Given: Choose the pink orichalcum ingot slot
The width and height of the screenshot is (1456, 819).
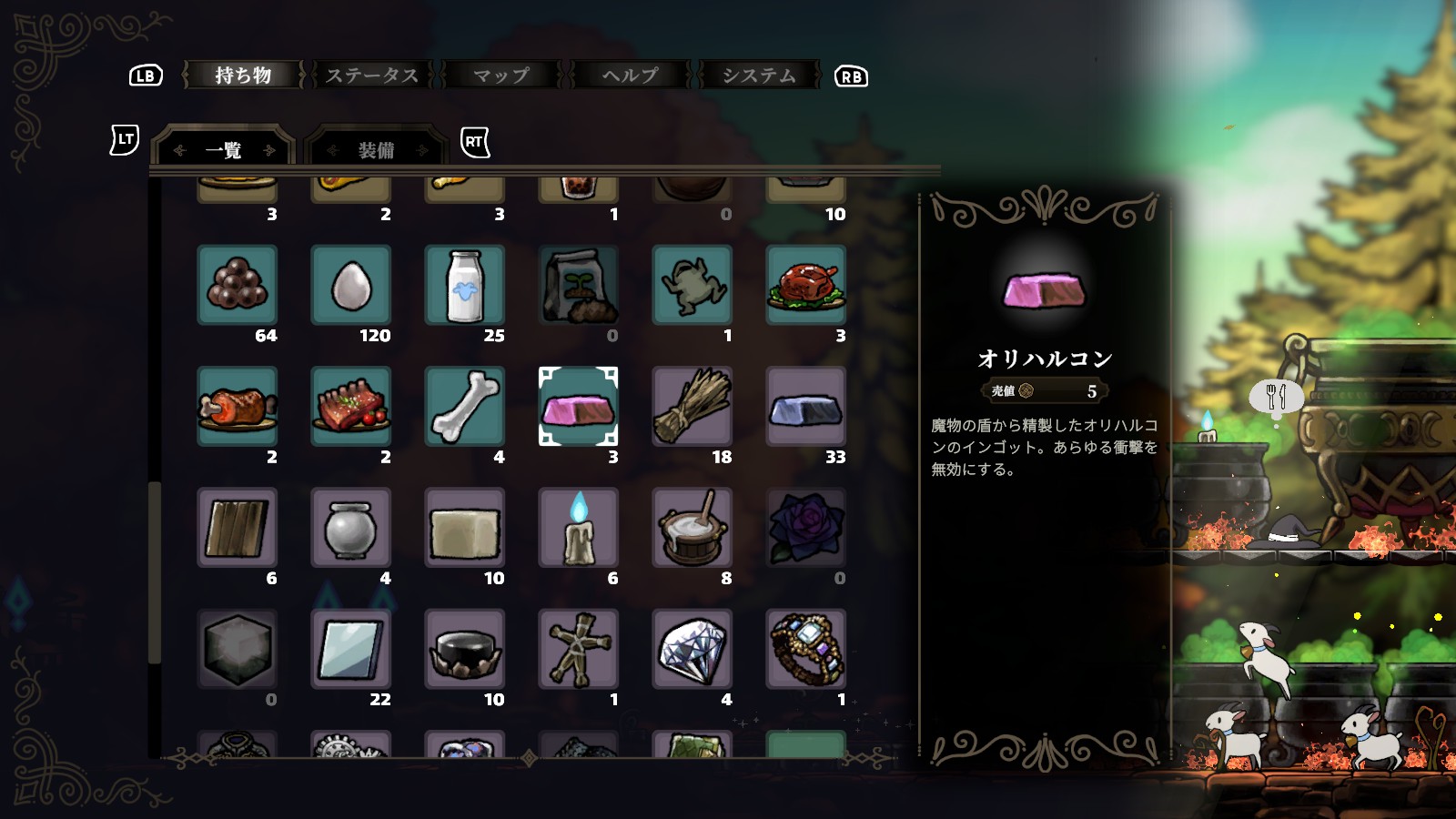Looking at the screenshot, I should [x=578, y=406].
